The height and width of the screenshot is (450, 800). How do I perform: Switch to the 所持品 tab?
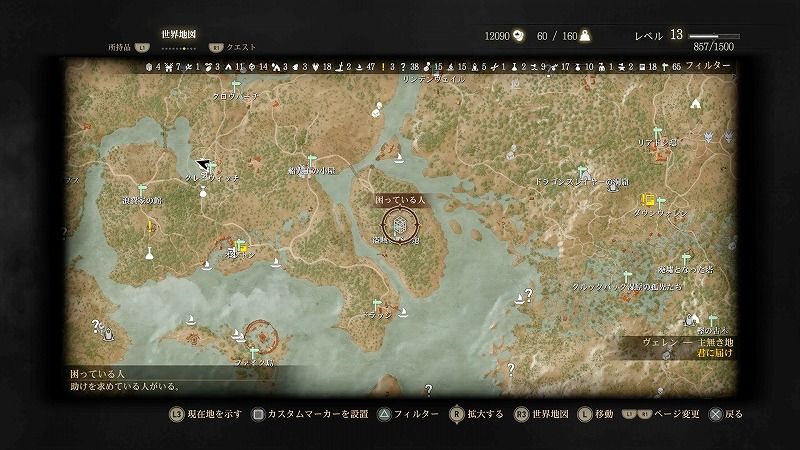pyautogui.click(x=119, y=47)
